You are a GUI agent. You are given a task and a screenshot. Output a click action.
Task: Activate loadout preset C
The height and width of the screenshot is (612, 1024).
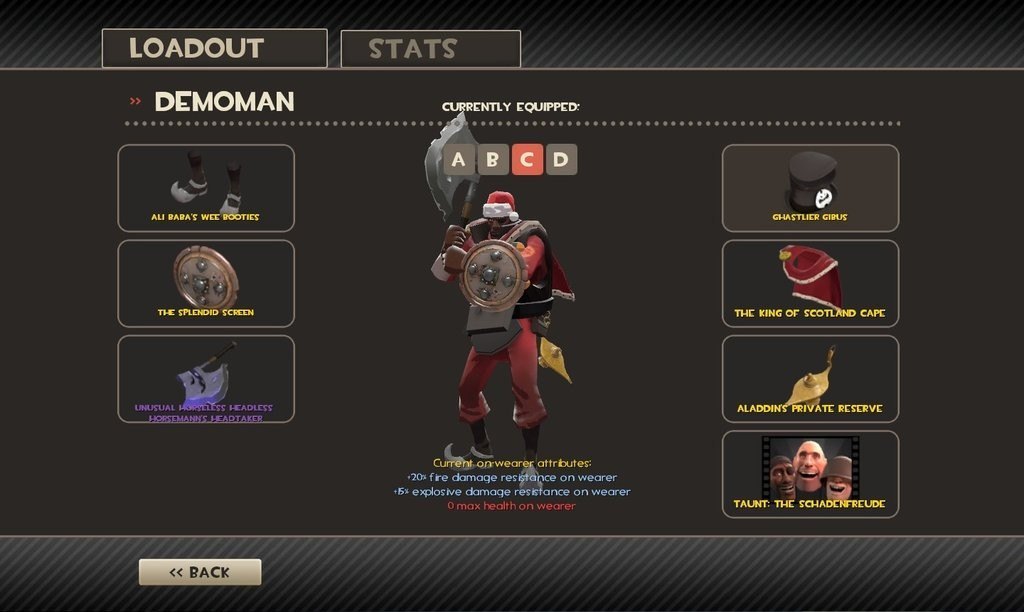[x=527, y=159]
